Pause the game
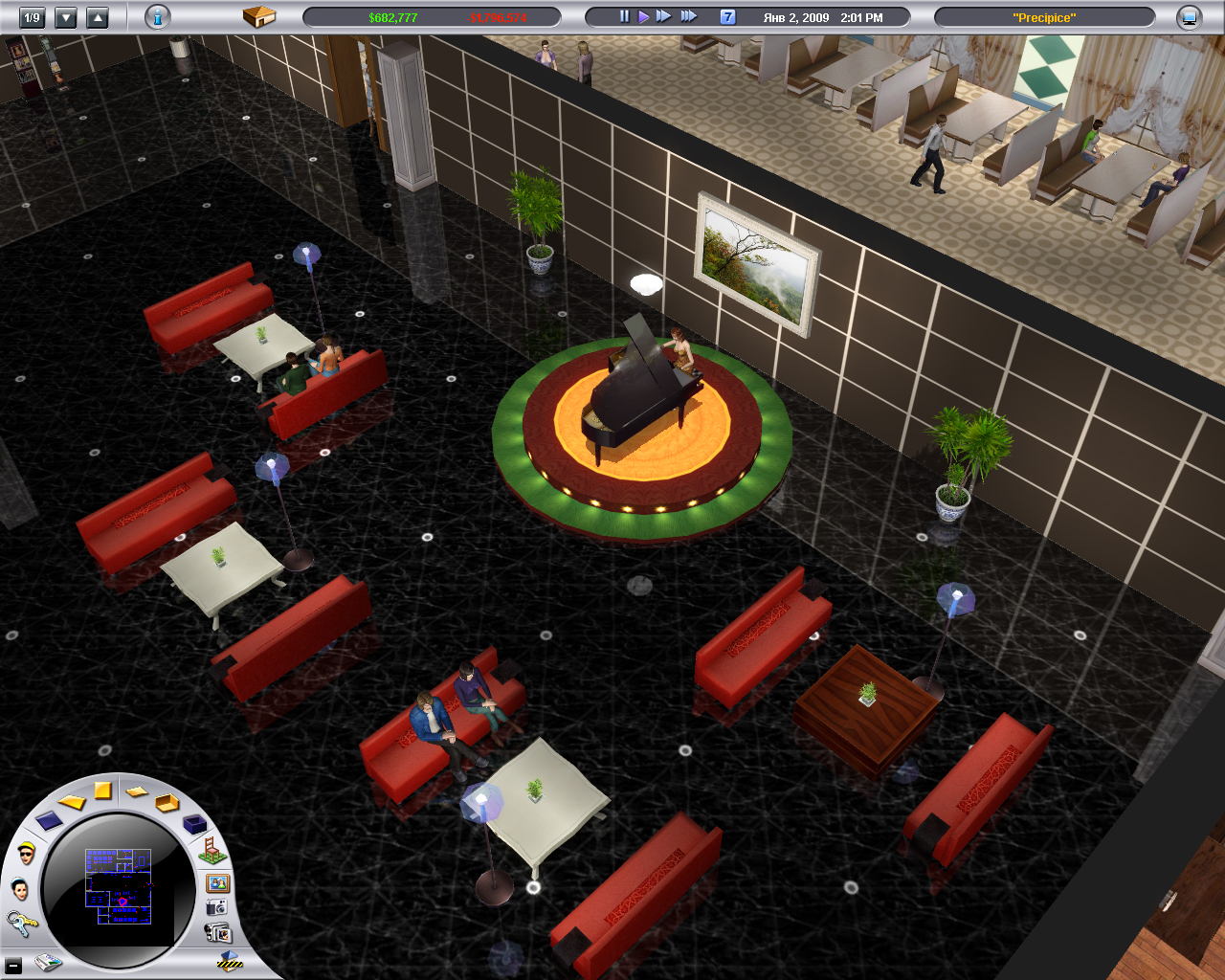This screenshot has width=1225, height=980. pyautogui.click(x=624, y=16)
